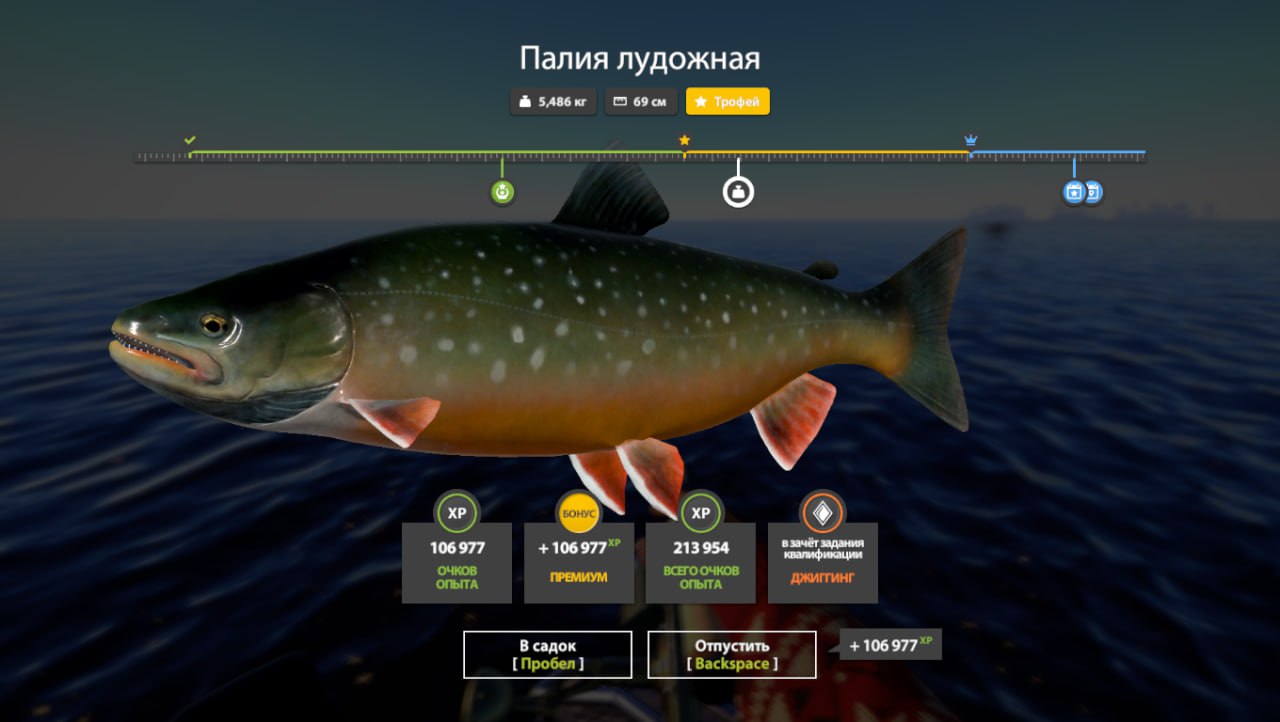The image size is (1280, 722).
Task: Select the yellow БОНУС badge icon
Action: pyautogui.click(x=579, y=511)
